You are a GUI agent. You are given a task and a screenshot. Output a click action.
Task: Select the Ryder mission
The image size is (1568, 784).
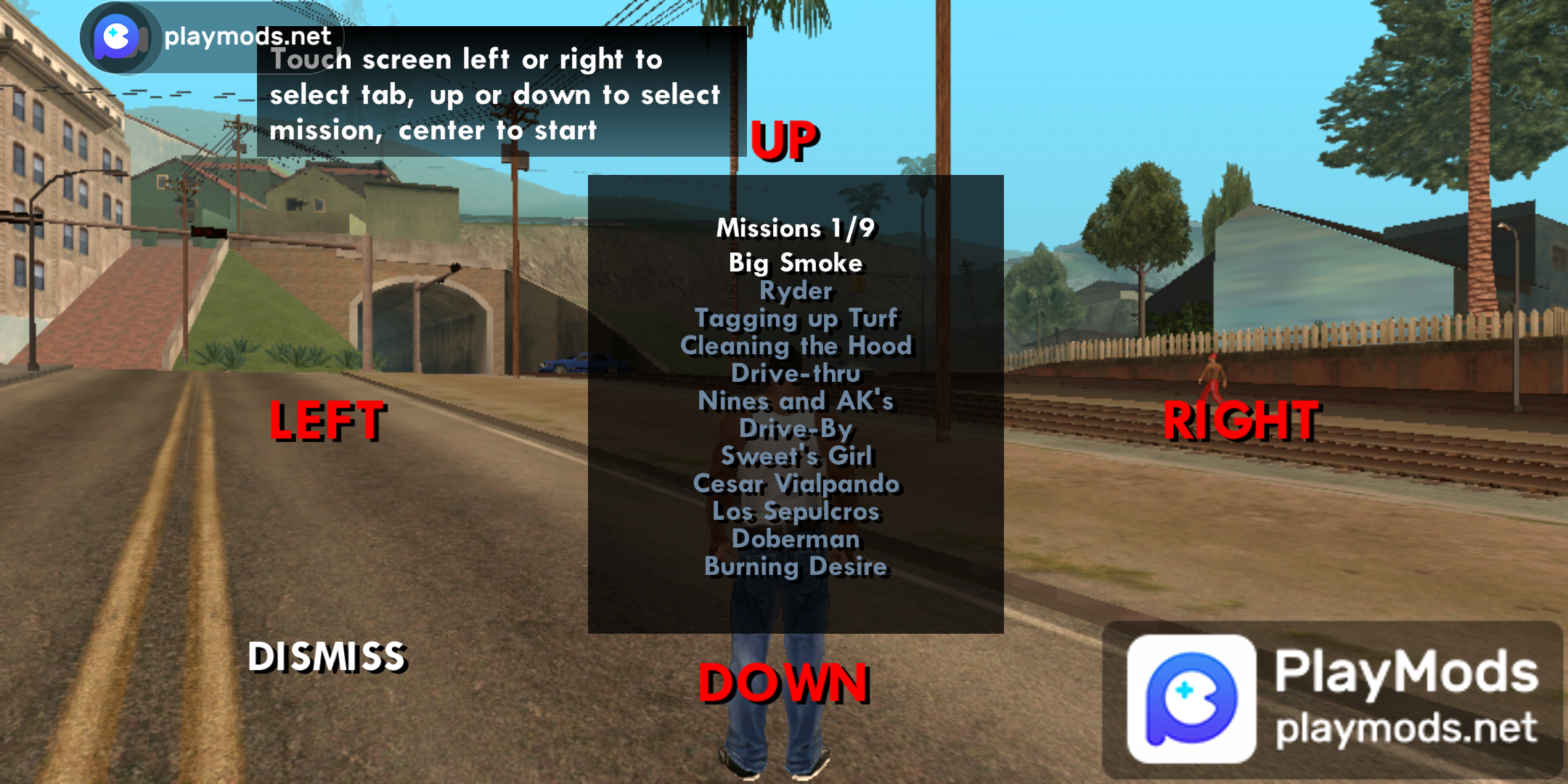(796, 290)
